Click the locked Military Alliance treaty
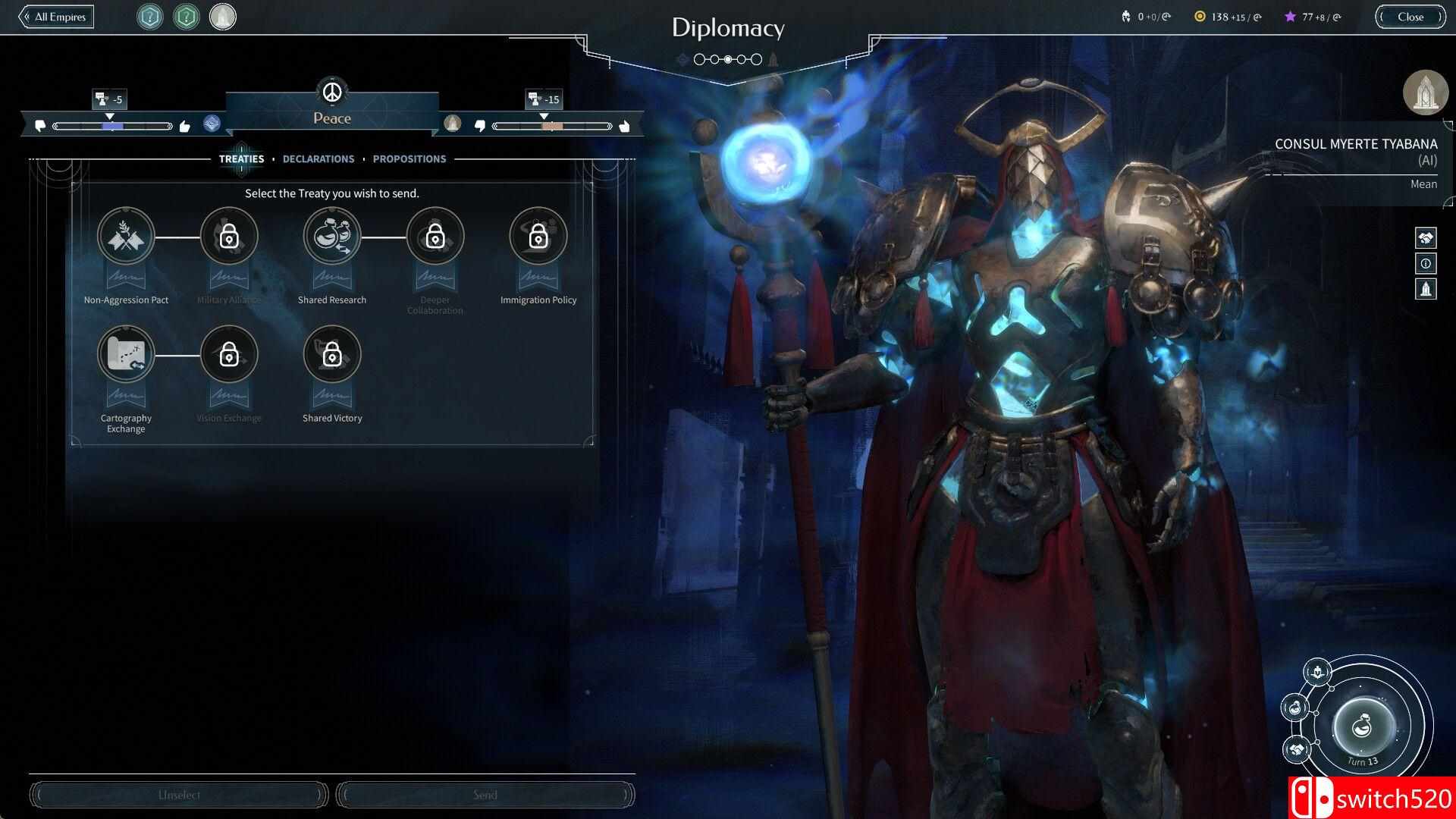Image resolution: width=1456 pixels, height=819 pixels. coord(229,236)
